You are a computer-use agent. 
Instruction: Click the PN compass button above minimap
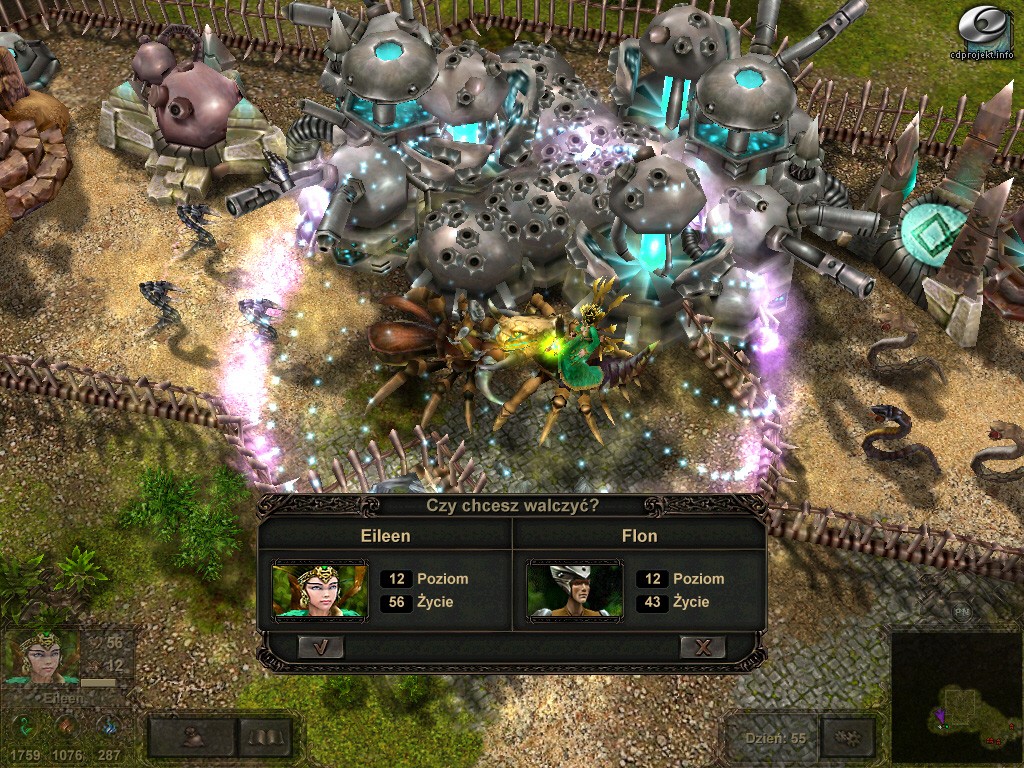pyautogui.click(x=960, y=610)
